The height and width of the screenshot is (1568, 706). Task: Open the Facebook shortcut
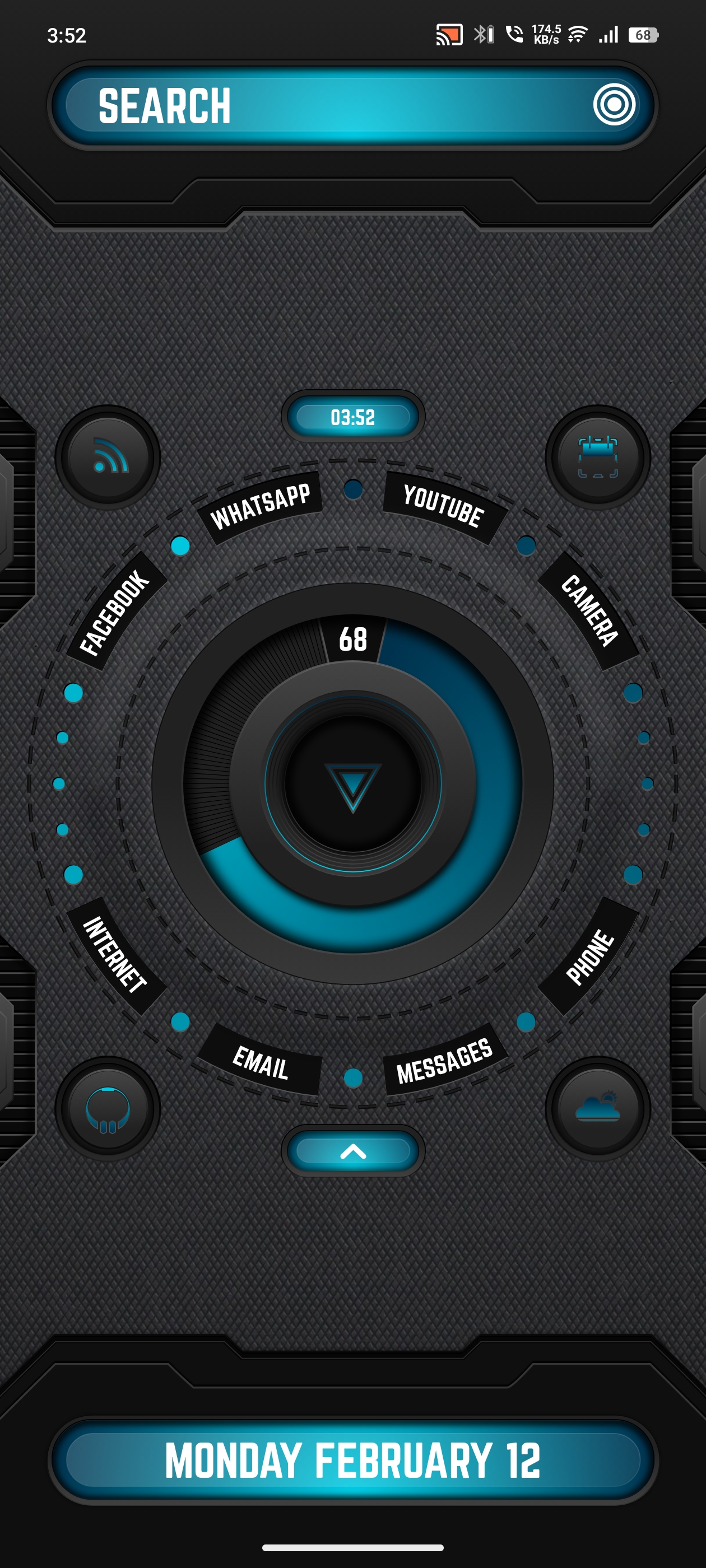click(115, 612)
